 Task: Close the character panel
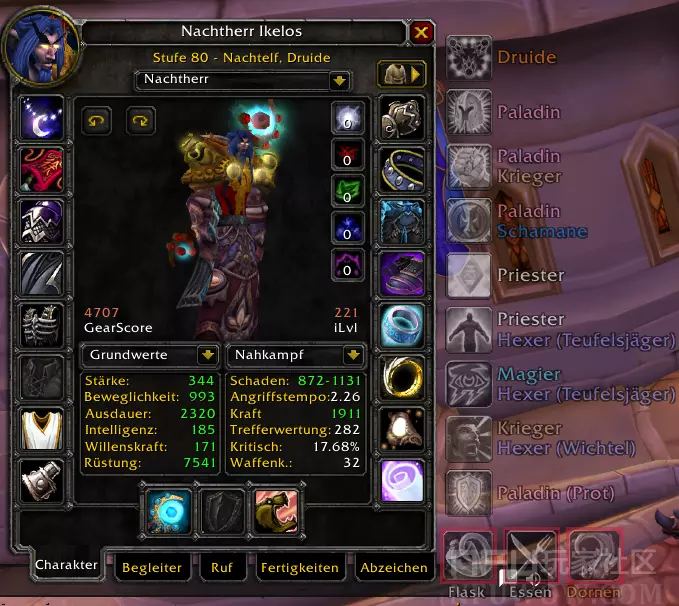pos(421,33)
